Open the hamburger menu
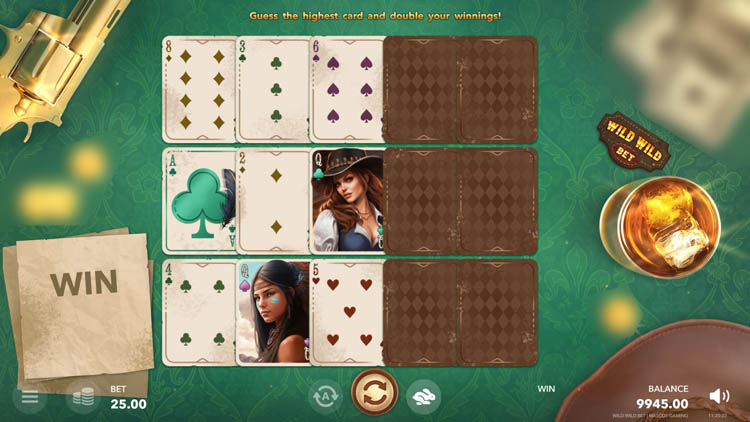 pyautogui.click(x=30, y=397)
